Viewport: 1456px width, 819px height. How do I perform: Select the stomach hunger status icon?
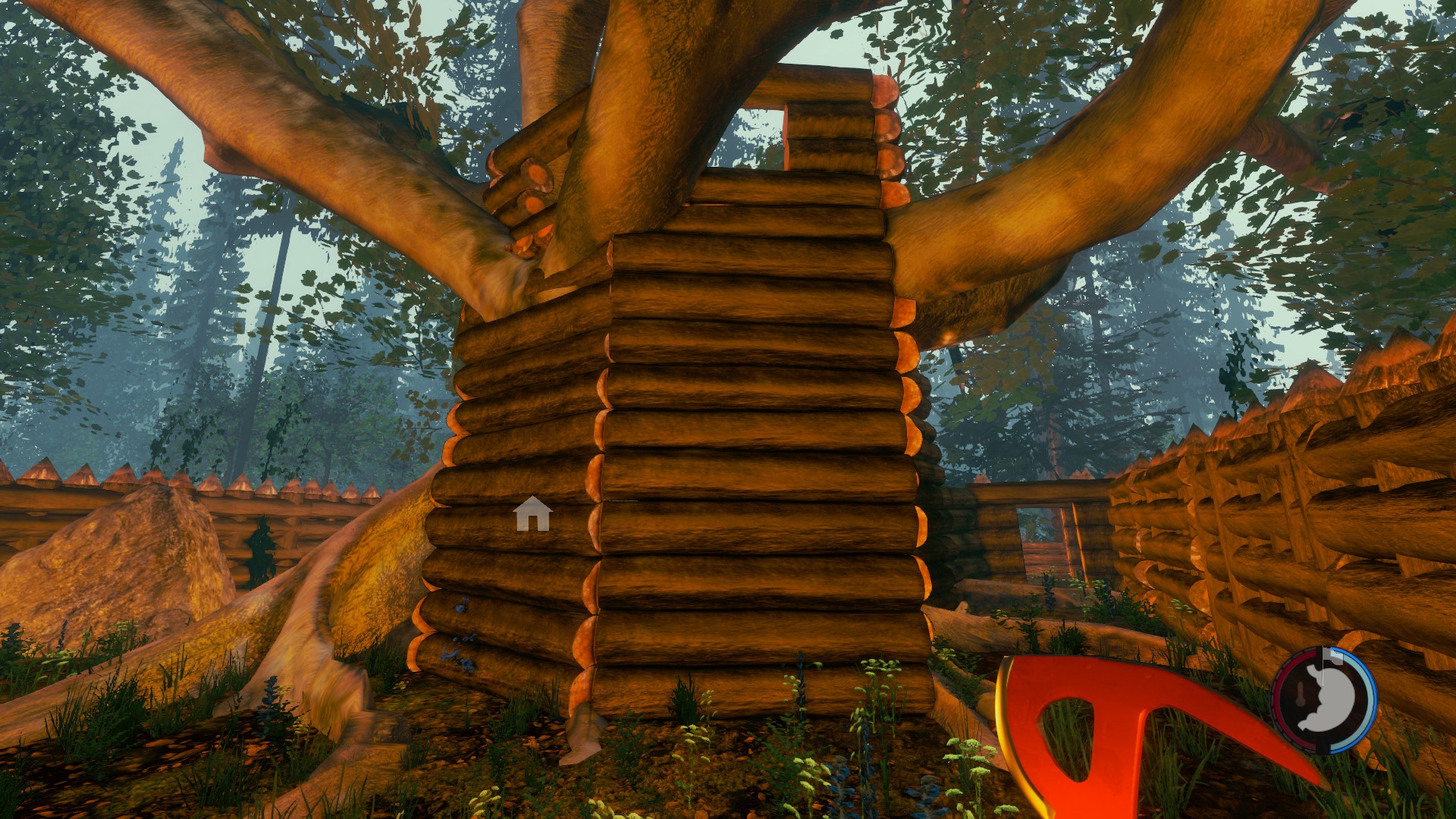pos(1326,701)
